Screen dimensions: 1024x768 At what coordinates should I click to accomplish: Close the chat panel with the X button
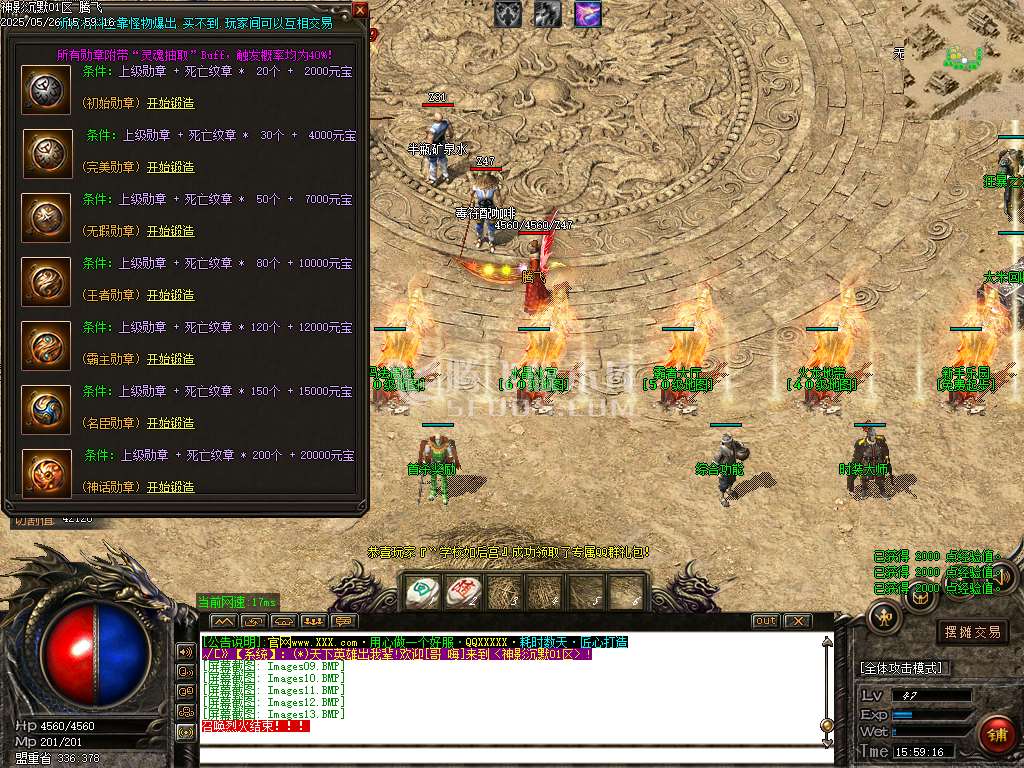click(797, 621)
